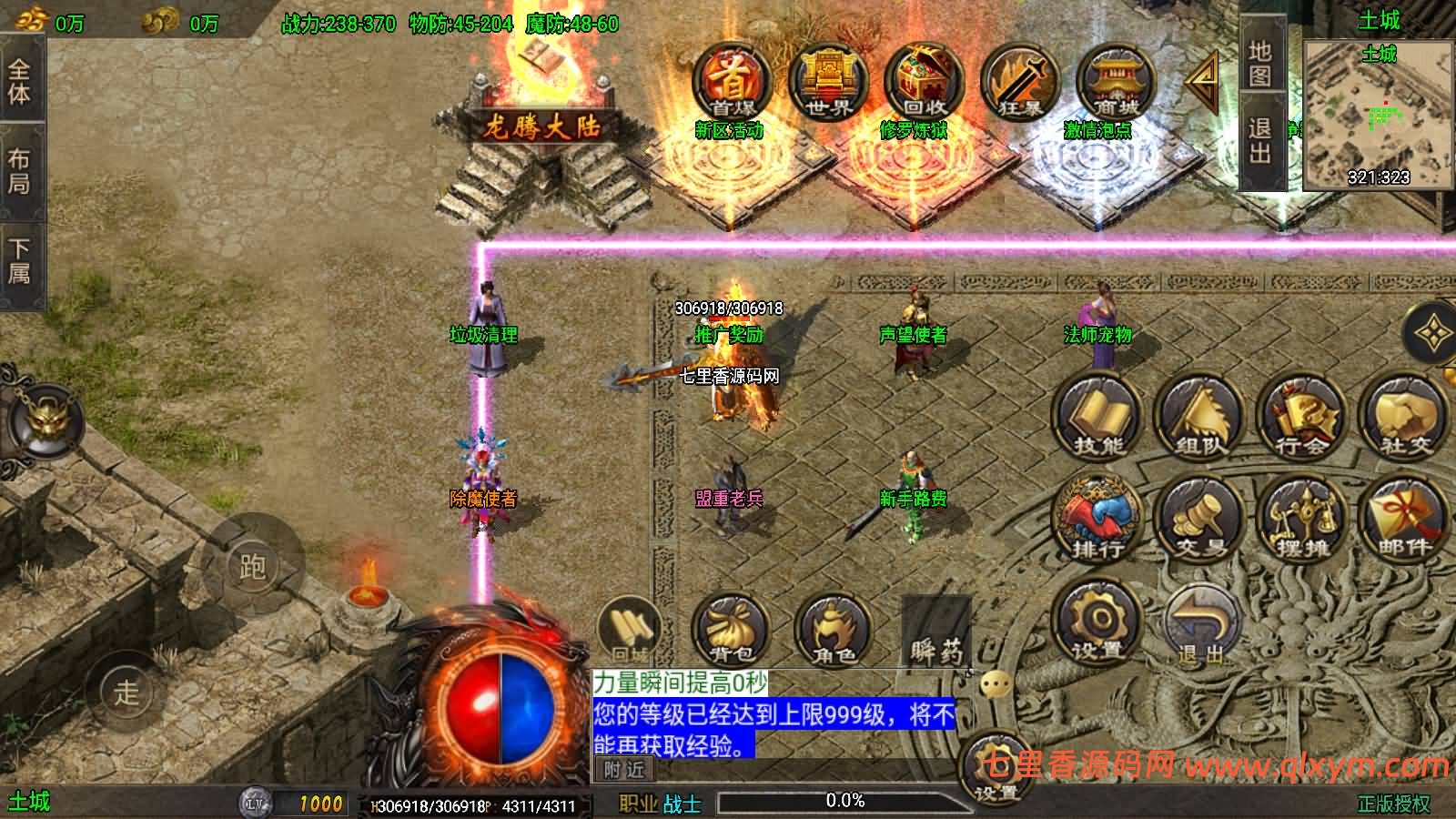Click the 退出 exit button
1456x819 pixels.
click(x=1259, y=146)
